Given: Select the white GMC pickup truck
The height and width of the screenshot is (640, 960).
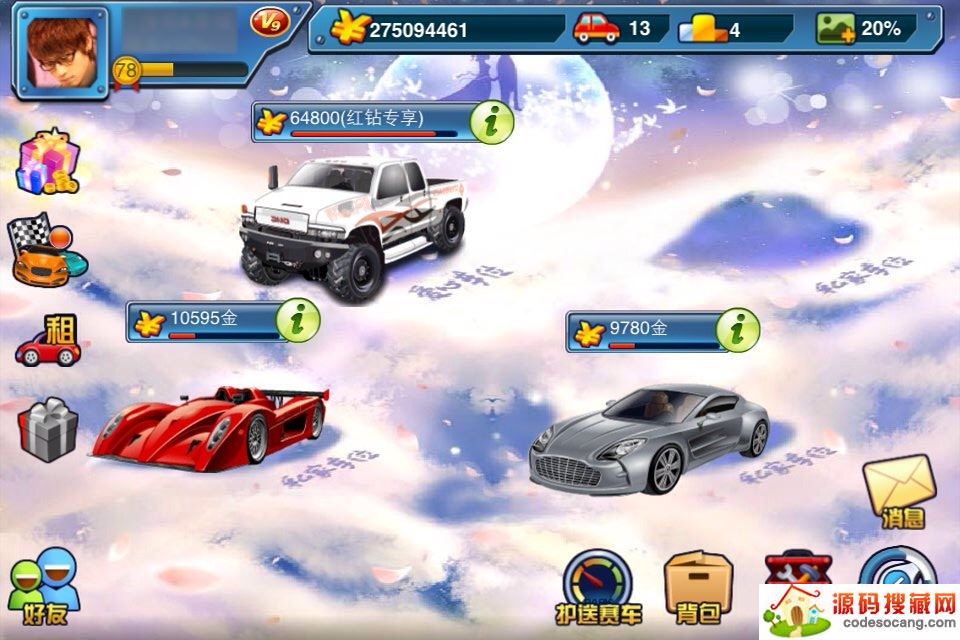Looking at the screenshot, I should click(x=352, y=225).
